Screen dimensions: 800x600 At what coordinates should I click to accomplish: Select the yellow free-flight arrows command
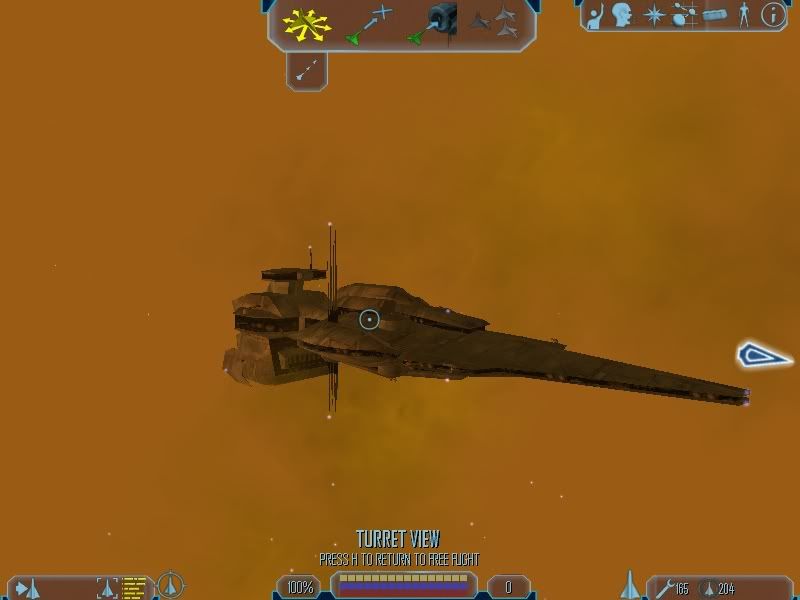tap(306, 23)
